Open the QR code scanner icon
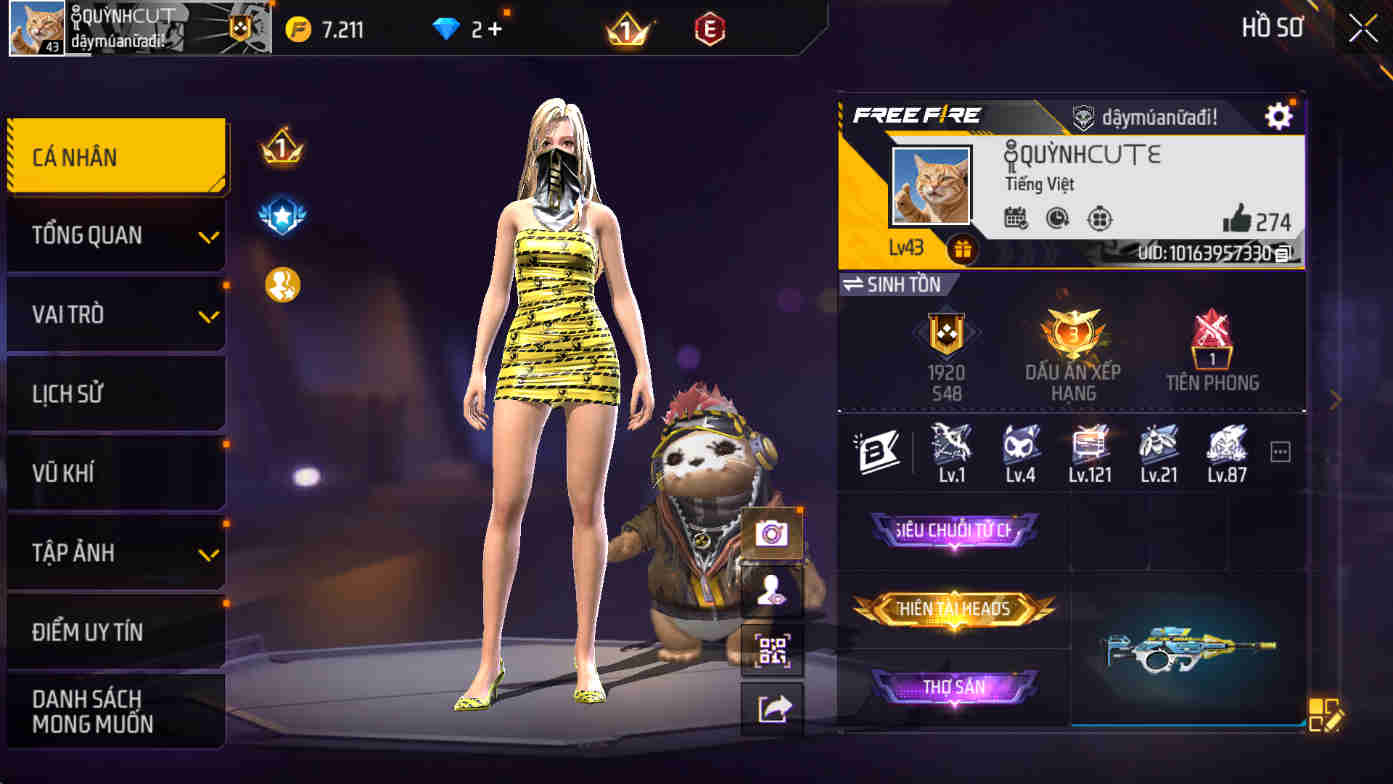Image resolution: width=1393 pixels, height=784 pixels. pos(771,648)
